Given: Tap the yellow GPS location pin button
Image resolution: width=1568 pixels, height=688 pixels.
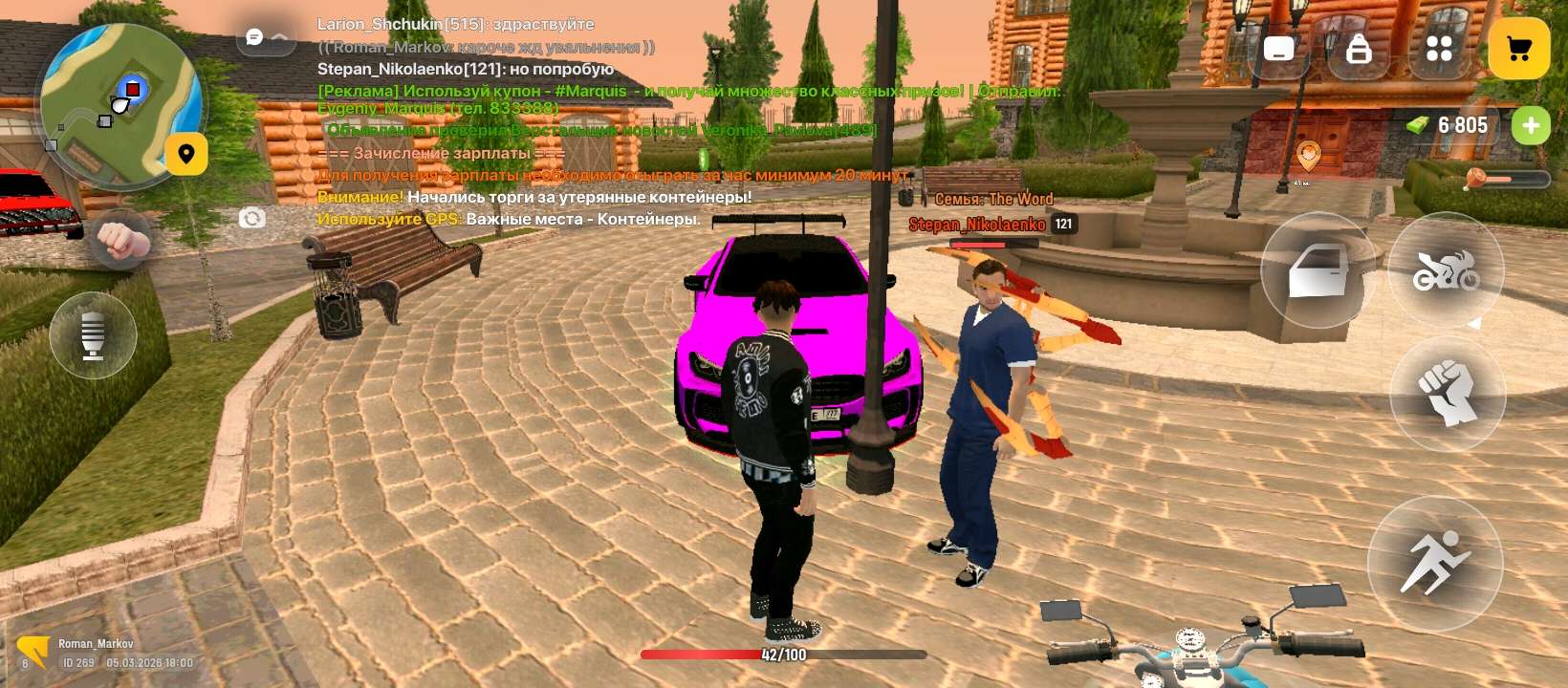Looking at the screenshot, I should 186,154.
